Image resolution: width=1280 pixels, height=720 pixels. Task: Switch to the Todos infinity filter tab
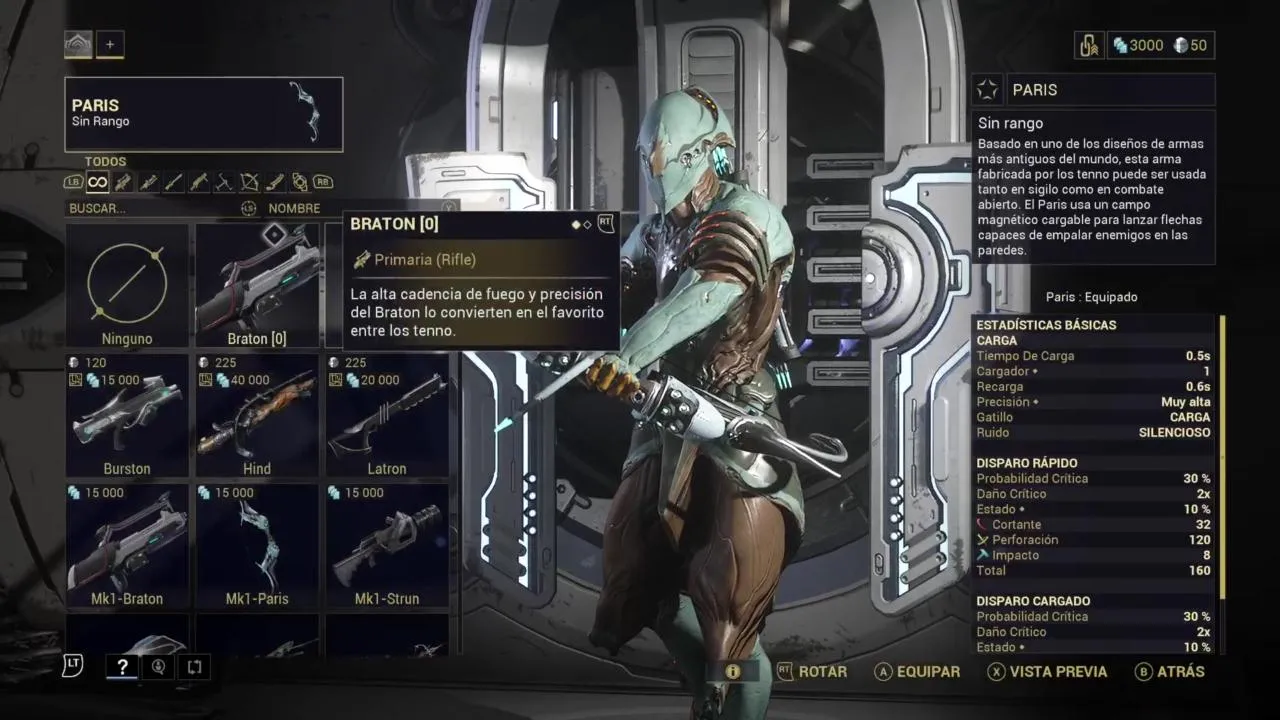pyautogui.click(x=97, y=182)
